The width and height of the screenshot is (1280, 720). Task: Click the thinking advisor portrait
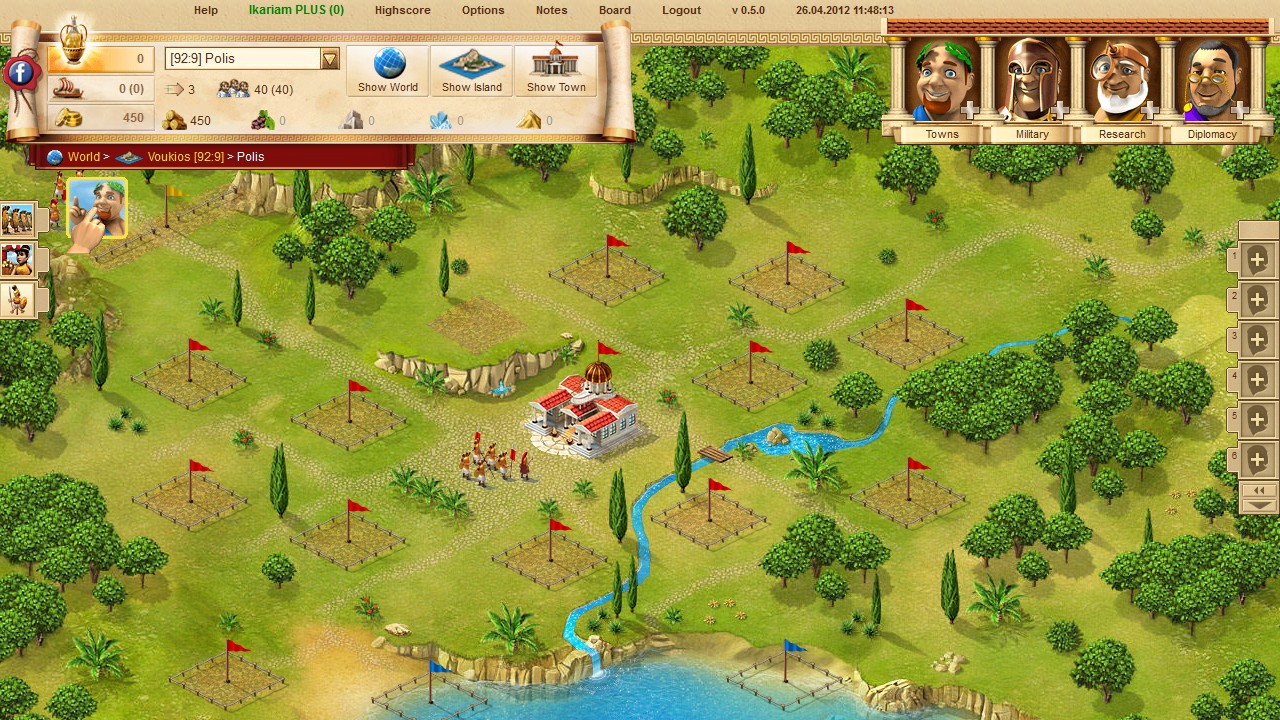click(97, 208)
